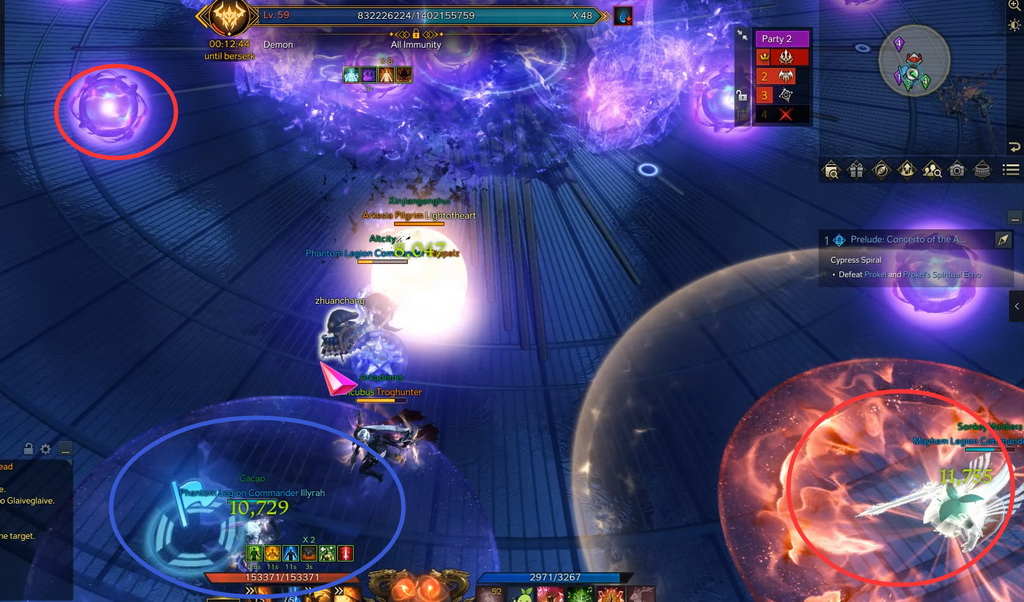
Task: Open the main list menu icon
Action: coord(1011,170)
